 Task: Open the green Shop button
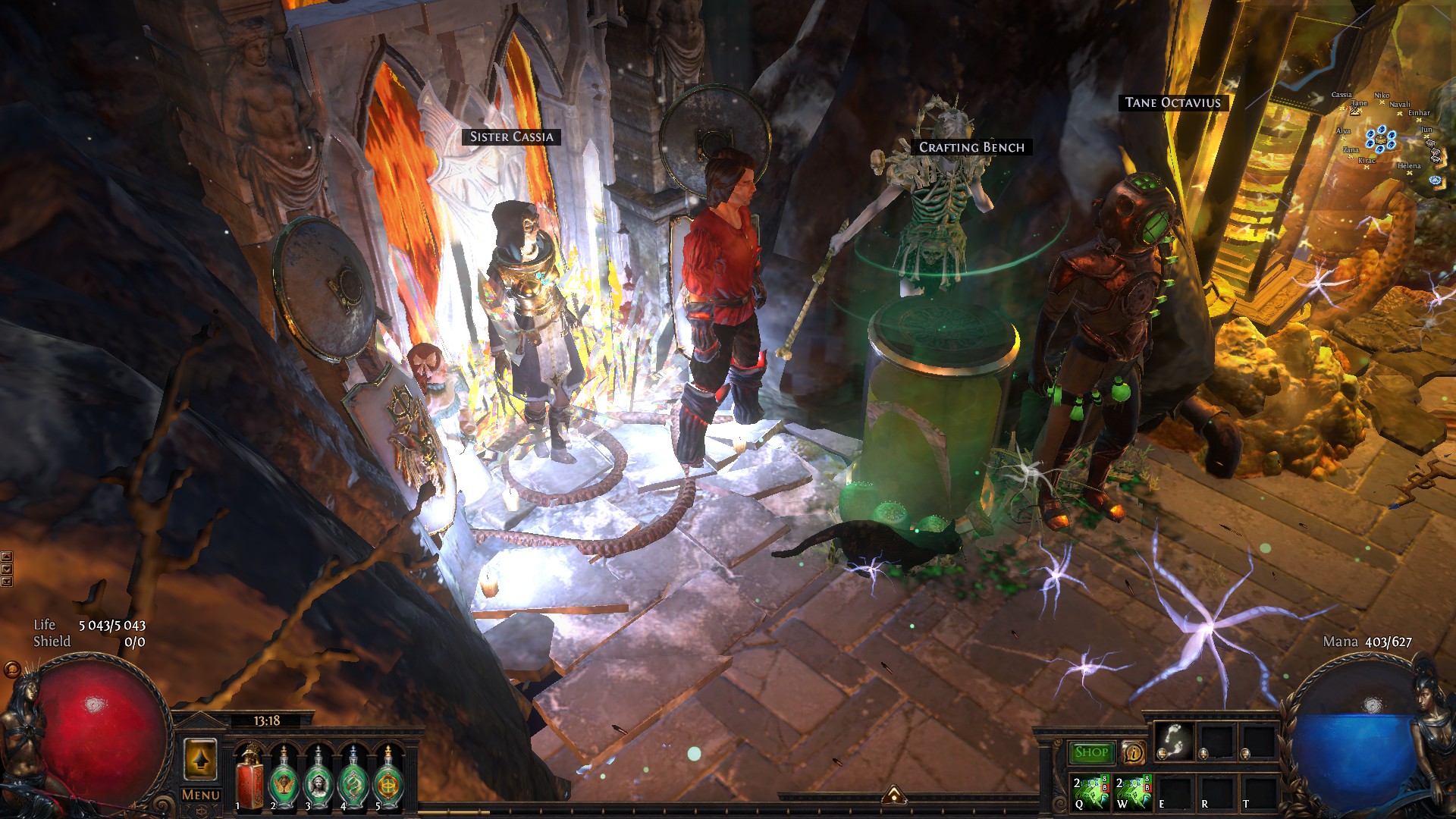(1091, 752)
